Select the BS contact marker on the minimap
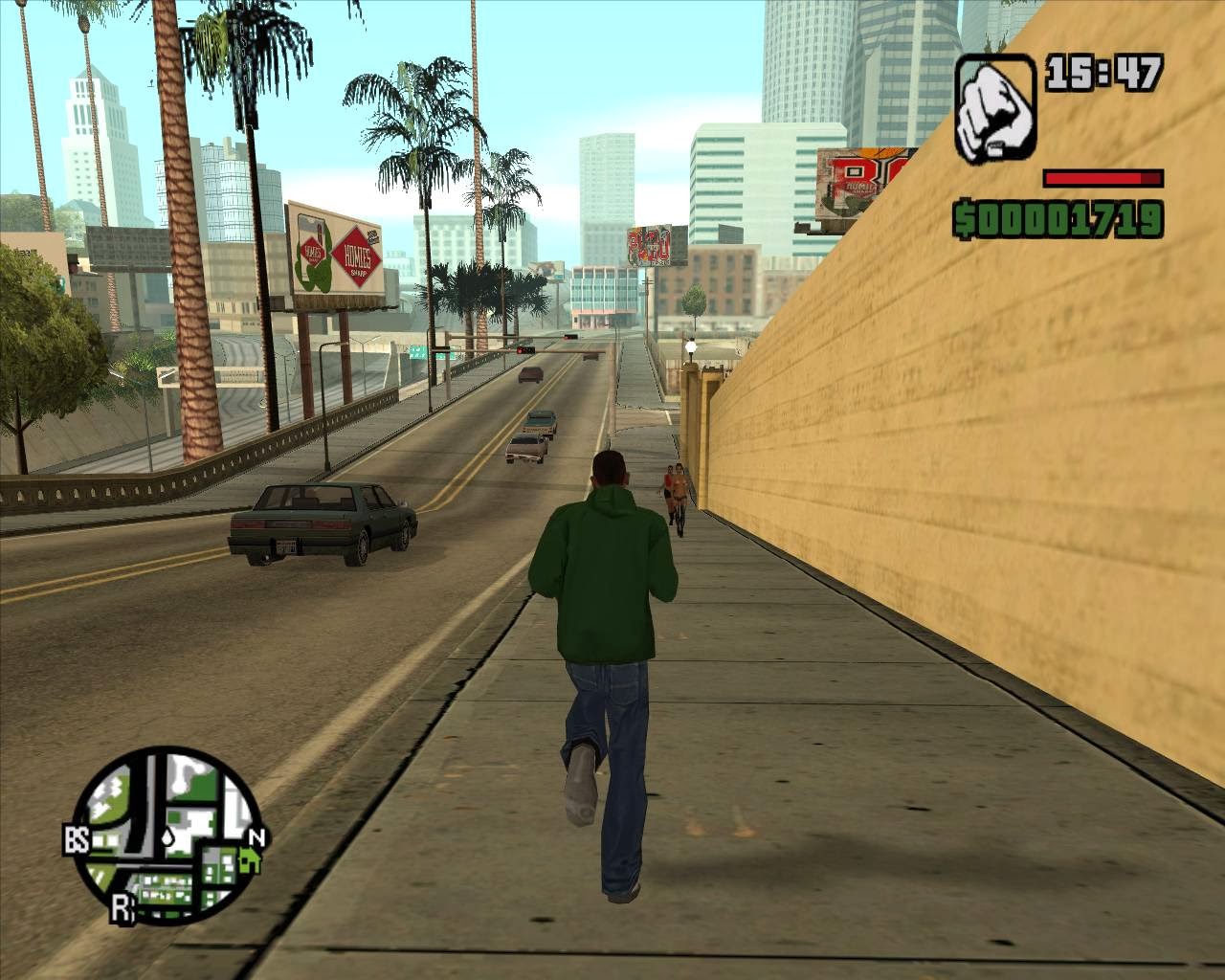The width and height of the screenshot is (1225, 980). point(77,837)
